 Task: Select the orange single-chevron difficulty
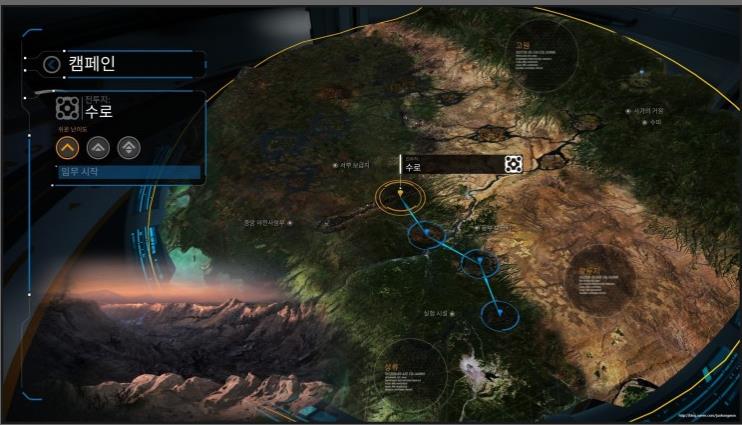(68, 148)
